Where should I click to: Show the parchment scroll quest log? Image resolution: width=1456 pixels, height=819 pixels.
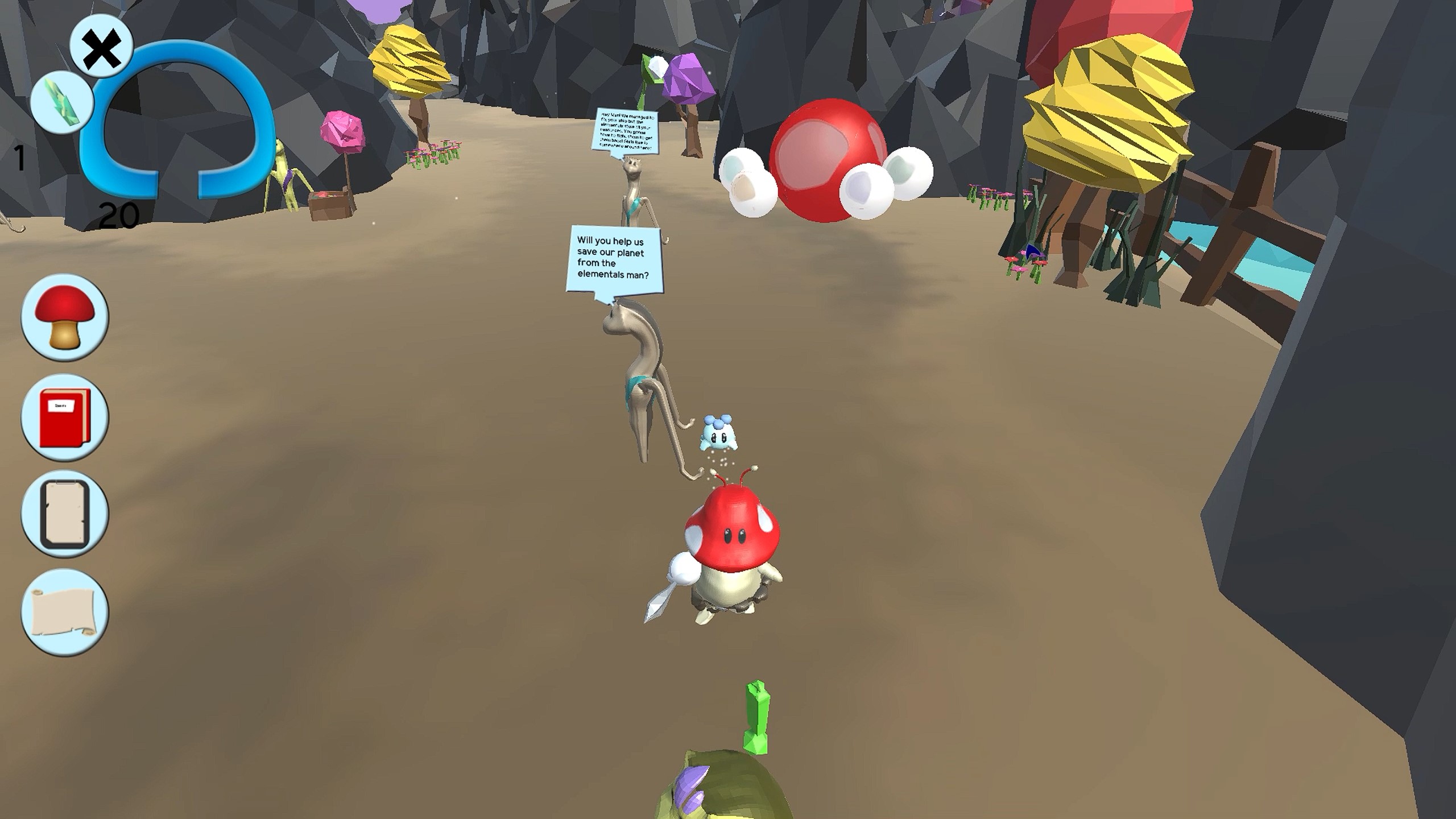(64, 613)
